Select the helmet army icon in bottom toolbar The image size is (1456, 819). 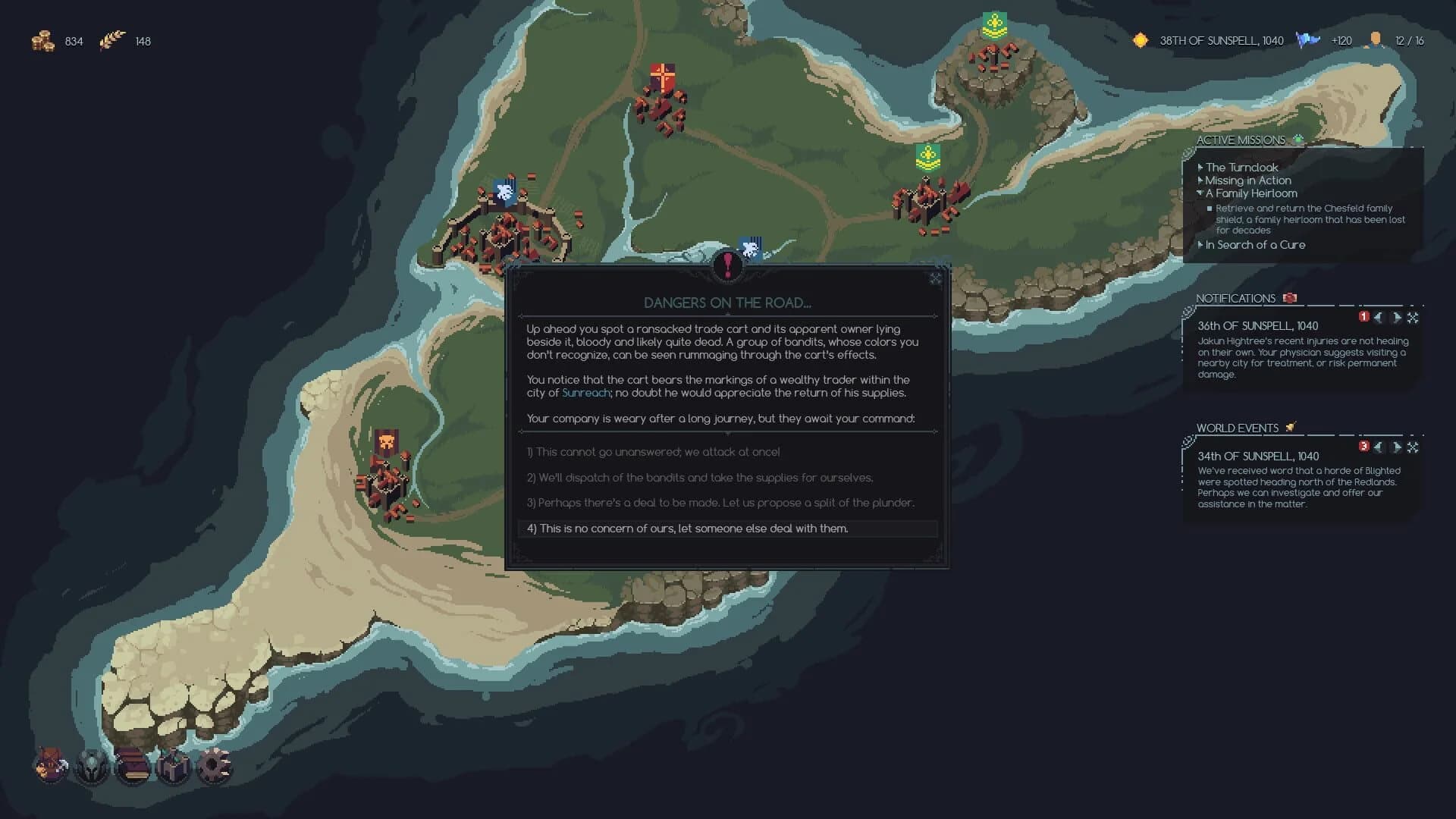tap(91, 768)
